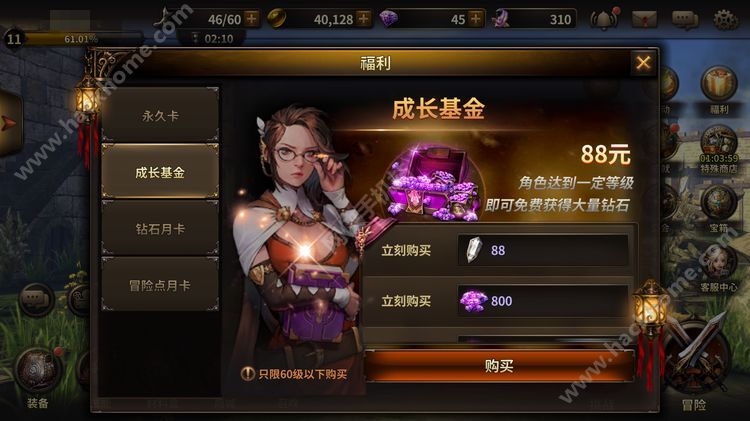Open the 钻石月卡 diamond monthly card tab
750x421 pixels.
(x=160, y=229)
